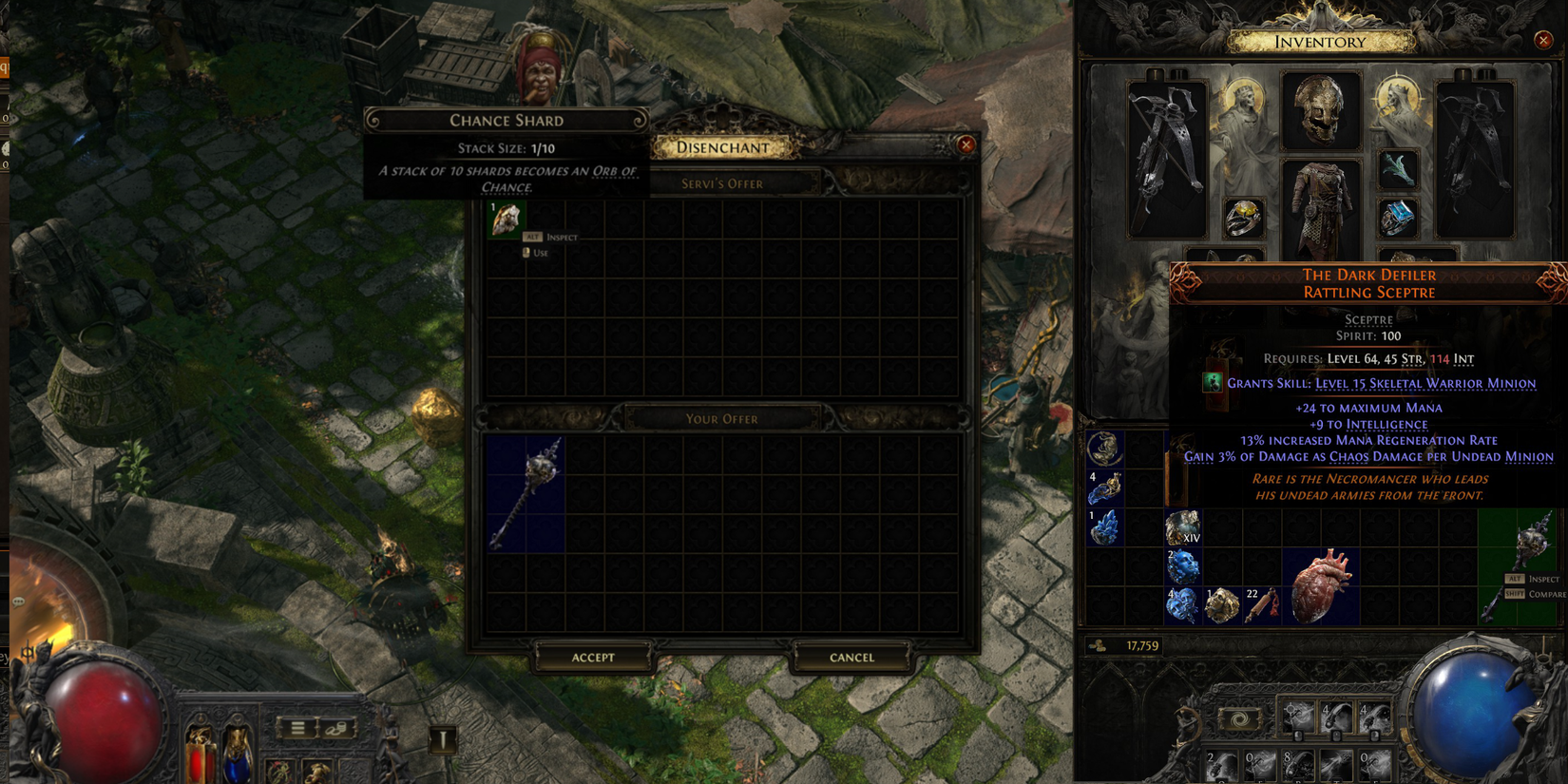Click the central skill orb on the skill bar
The width and height of the screenshot is (1568, 784).
pos(1240,719)
